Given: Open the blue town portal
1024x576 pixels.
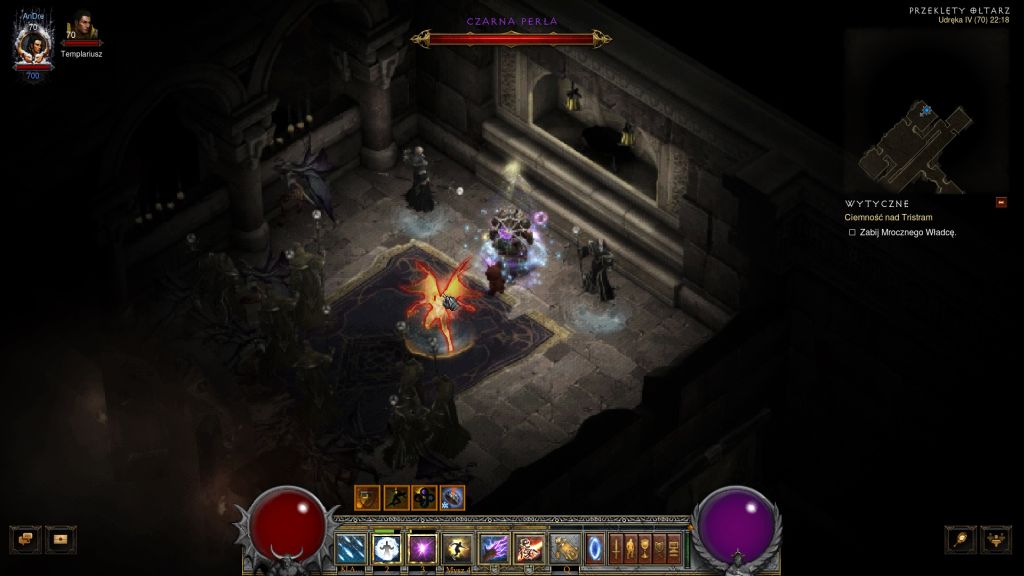Looking at the screenshot, I should click(595, 547).
